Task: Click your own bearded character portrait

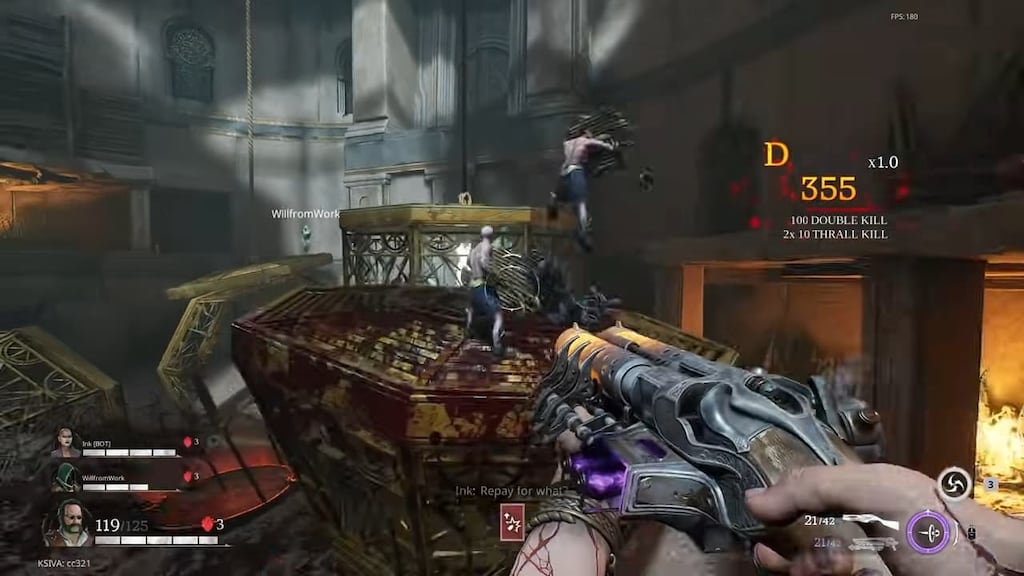Action: pyautogui.click(x=66, y=523)
